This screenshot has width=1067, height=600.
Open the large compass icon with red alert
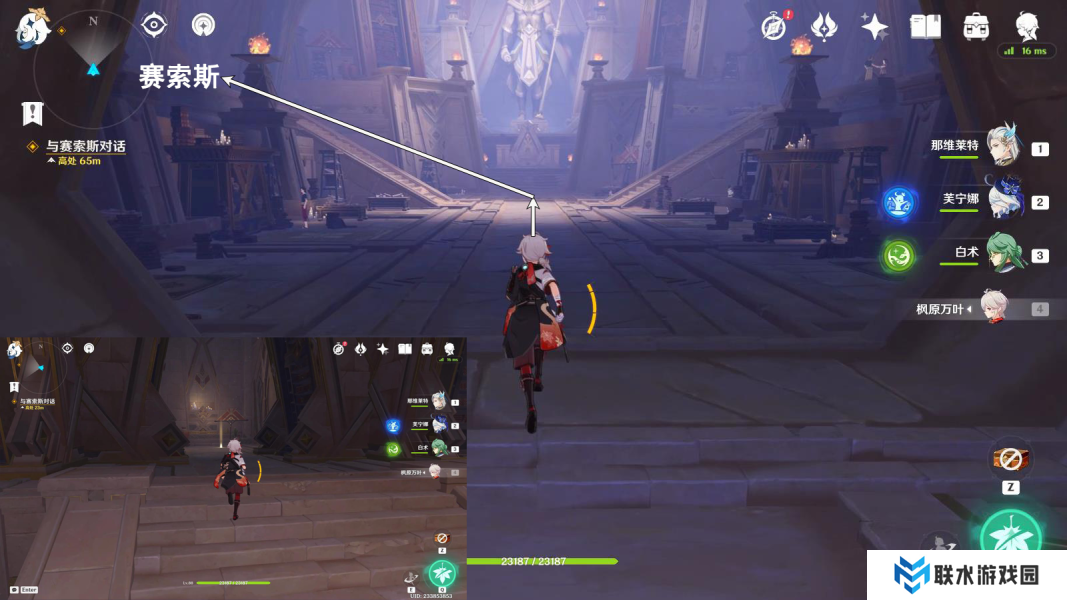point(774,27)
